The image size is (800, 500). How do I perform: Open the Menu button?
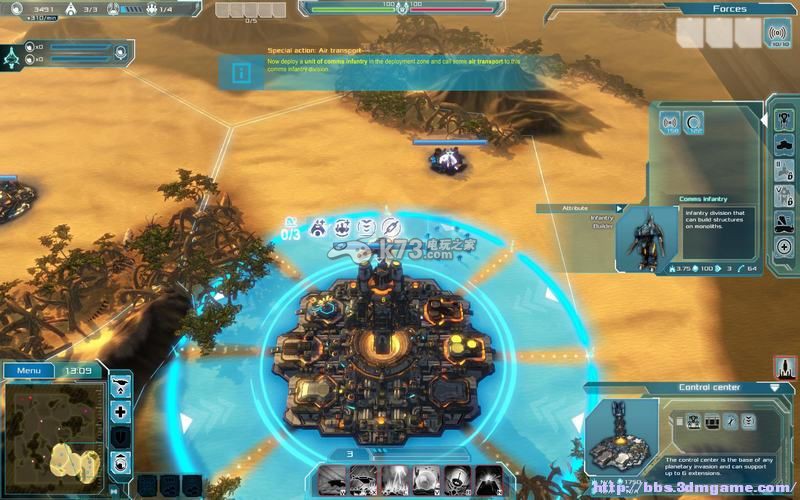pyautogui.click(x=28, y=371)
